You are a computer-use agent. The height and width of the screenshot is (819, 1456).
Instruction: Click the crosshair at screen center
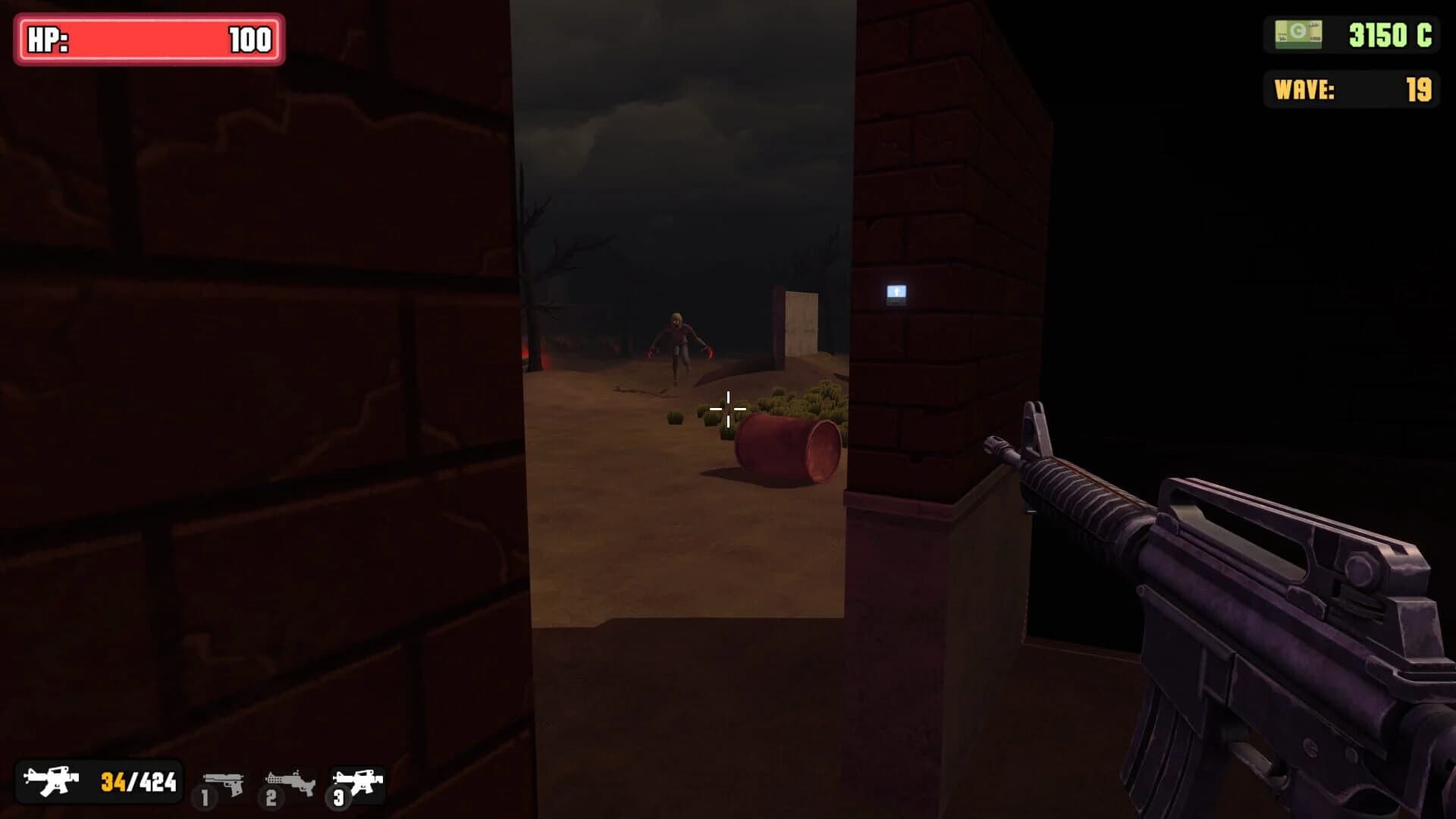pyautogui.click(x=727, y=409)
